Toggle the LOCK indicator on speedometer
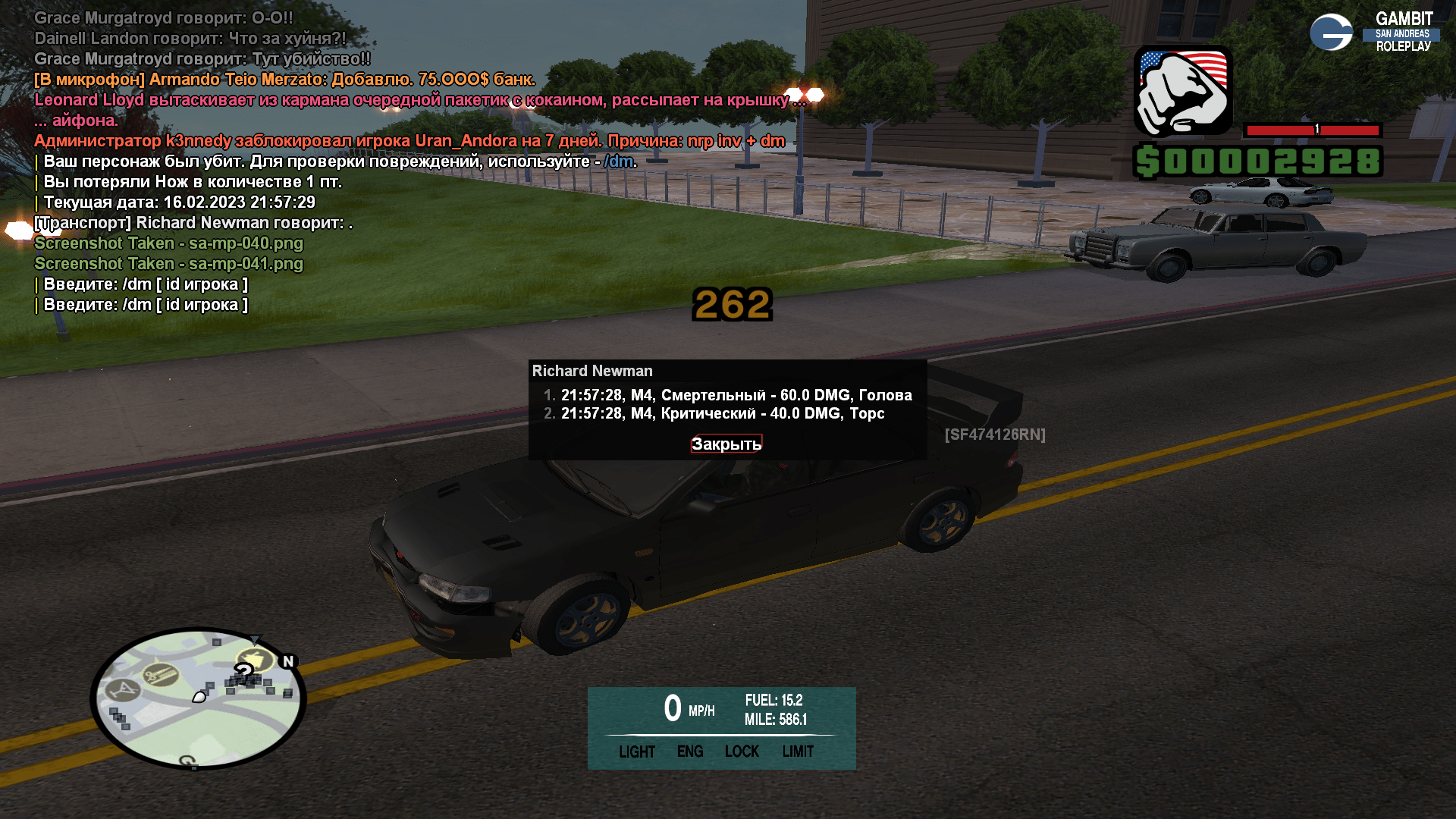 pyautogui.click(x=742, y=752)
